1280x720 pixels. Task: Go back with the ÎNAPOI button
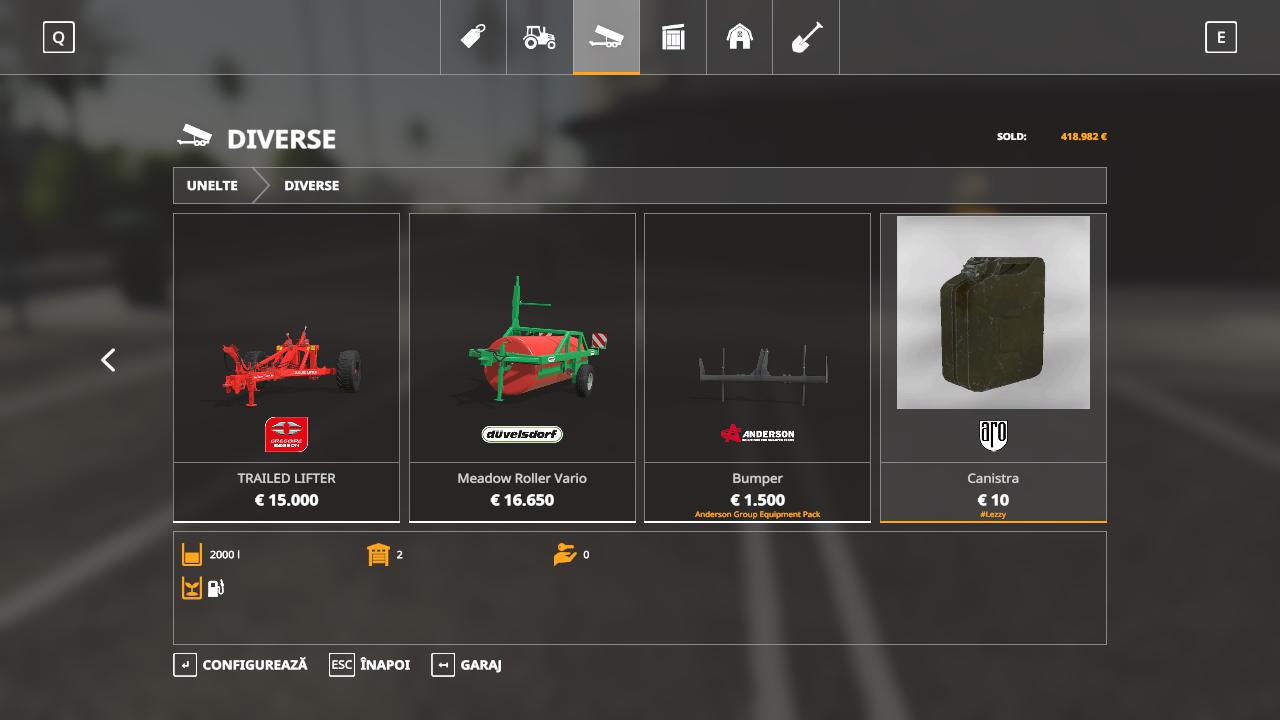[x=370, y=665]
